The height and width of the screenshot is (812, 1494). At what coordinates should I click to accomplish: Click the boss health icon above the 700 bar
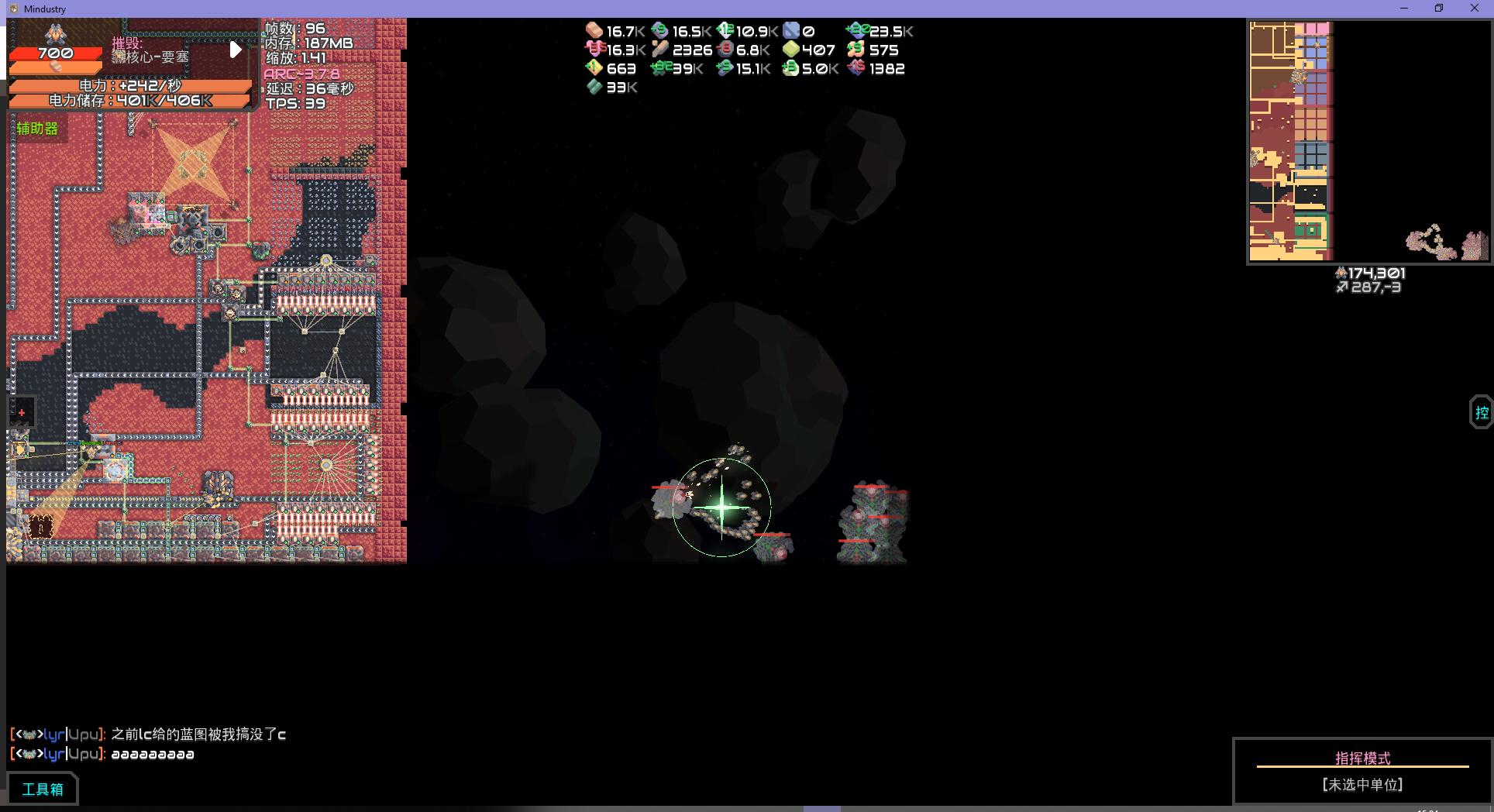point(54,34)
